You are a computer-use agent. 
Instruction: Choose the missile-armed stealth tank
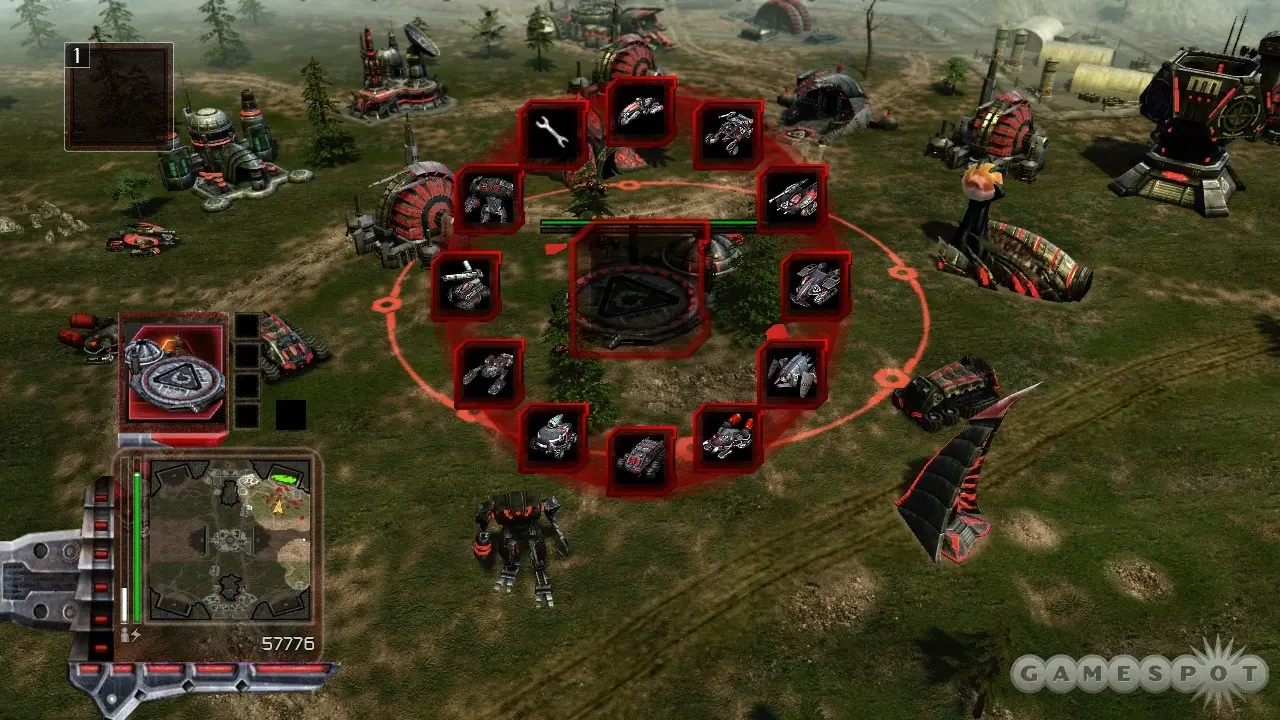click(792, 199)
